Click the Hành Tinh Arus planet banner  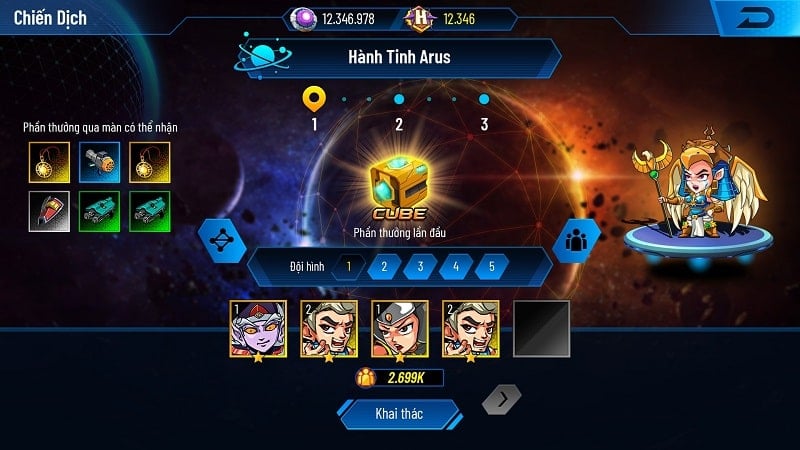coord(400,57)
